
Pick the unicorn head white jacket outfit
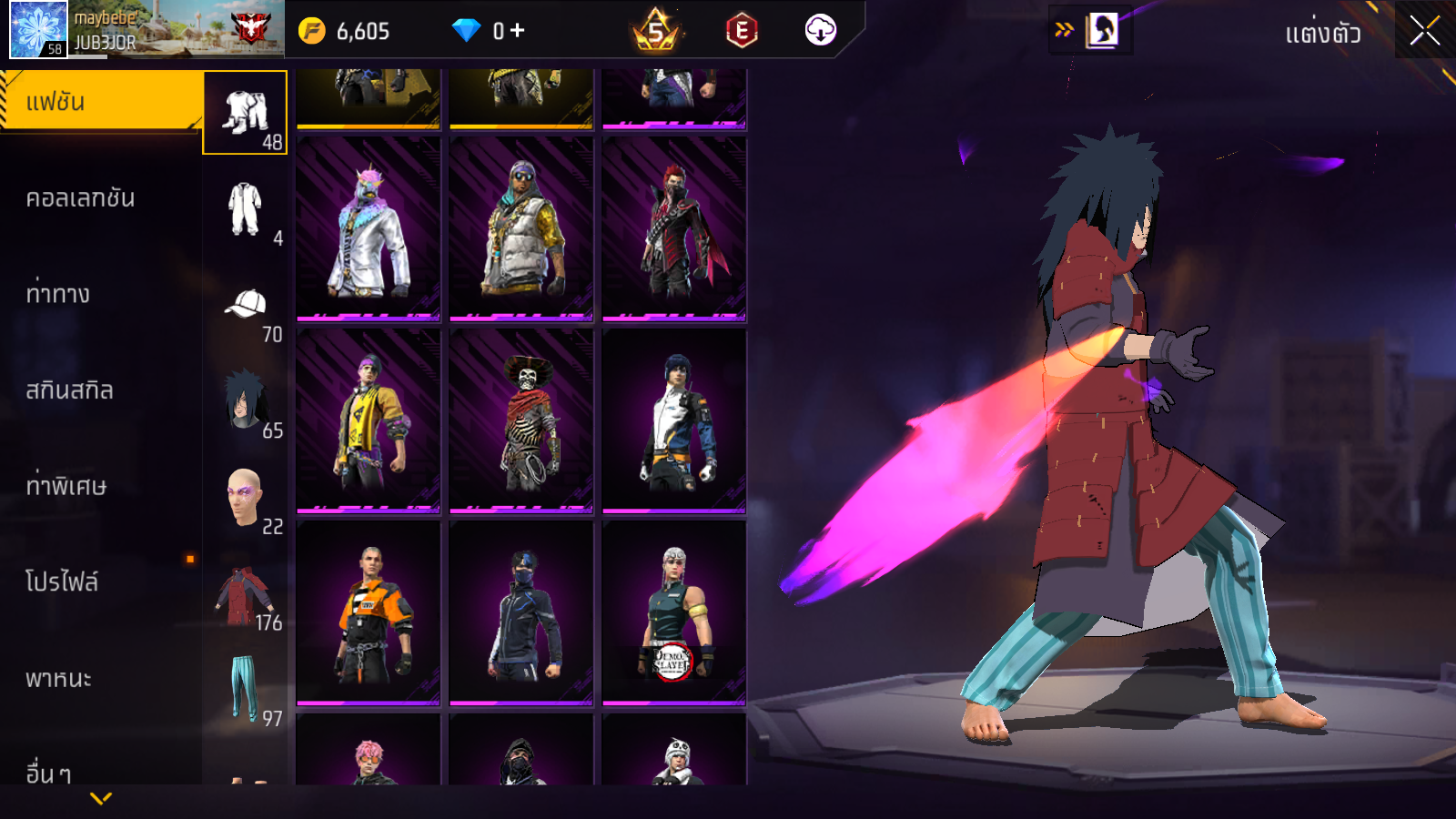coord(369,229)
